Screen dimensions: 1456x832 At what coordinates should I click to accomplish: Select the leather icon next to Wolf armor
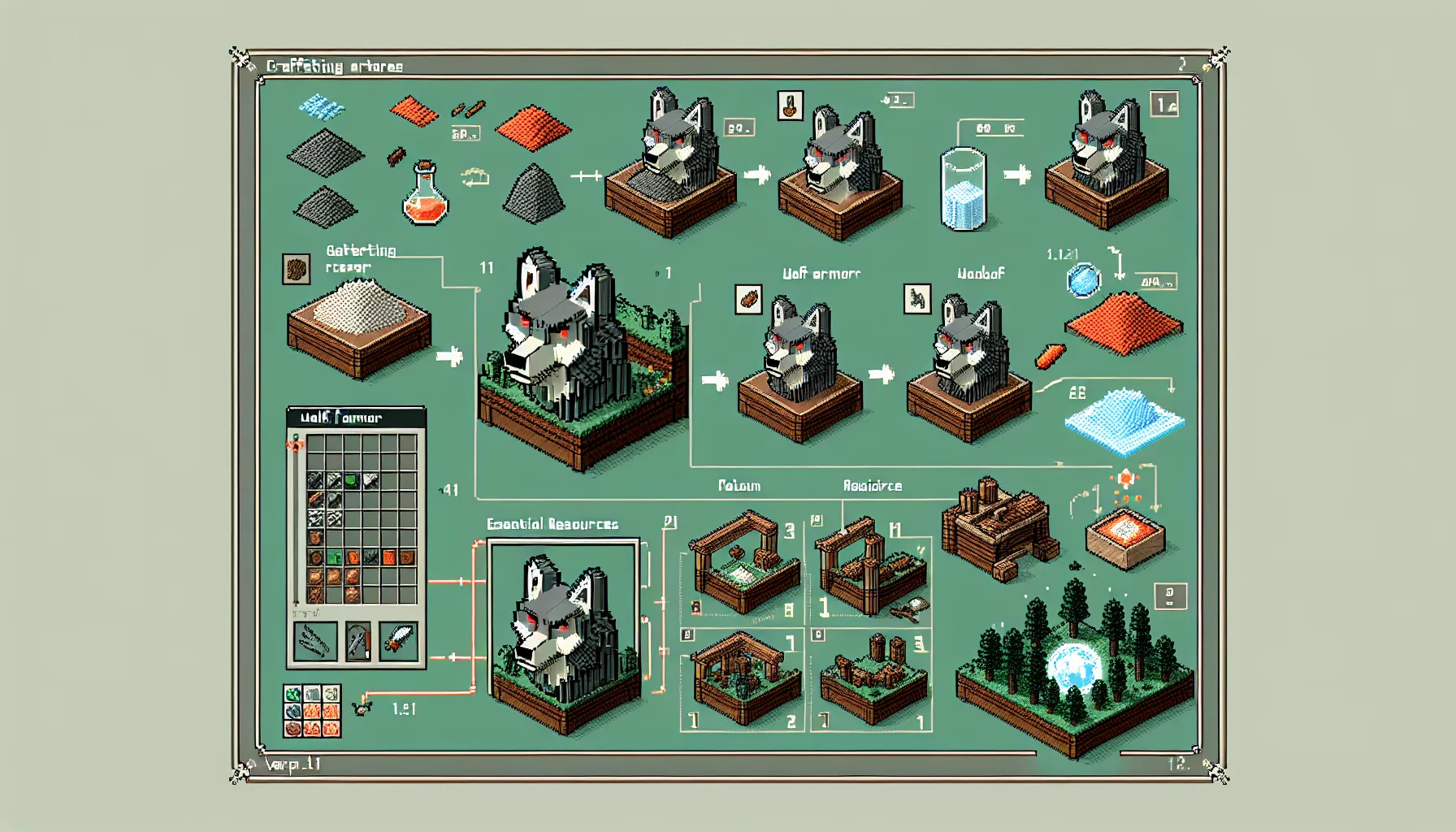click(x=748, y=299)
